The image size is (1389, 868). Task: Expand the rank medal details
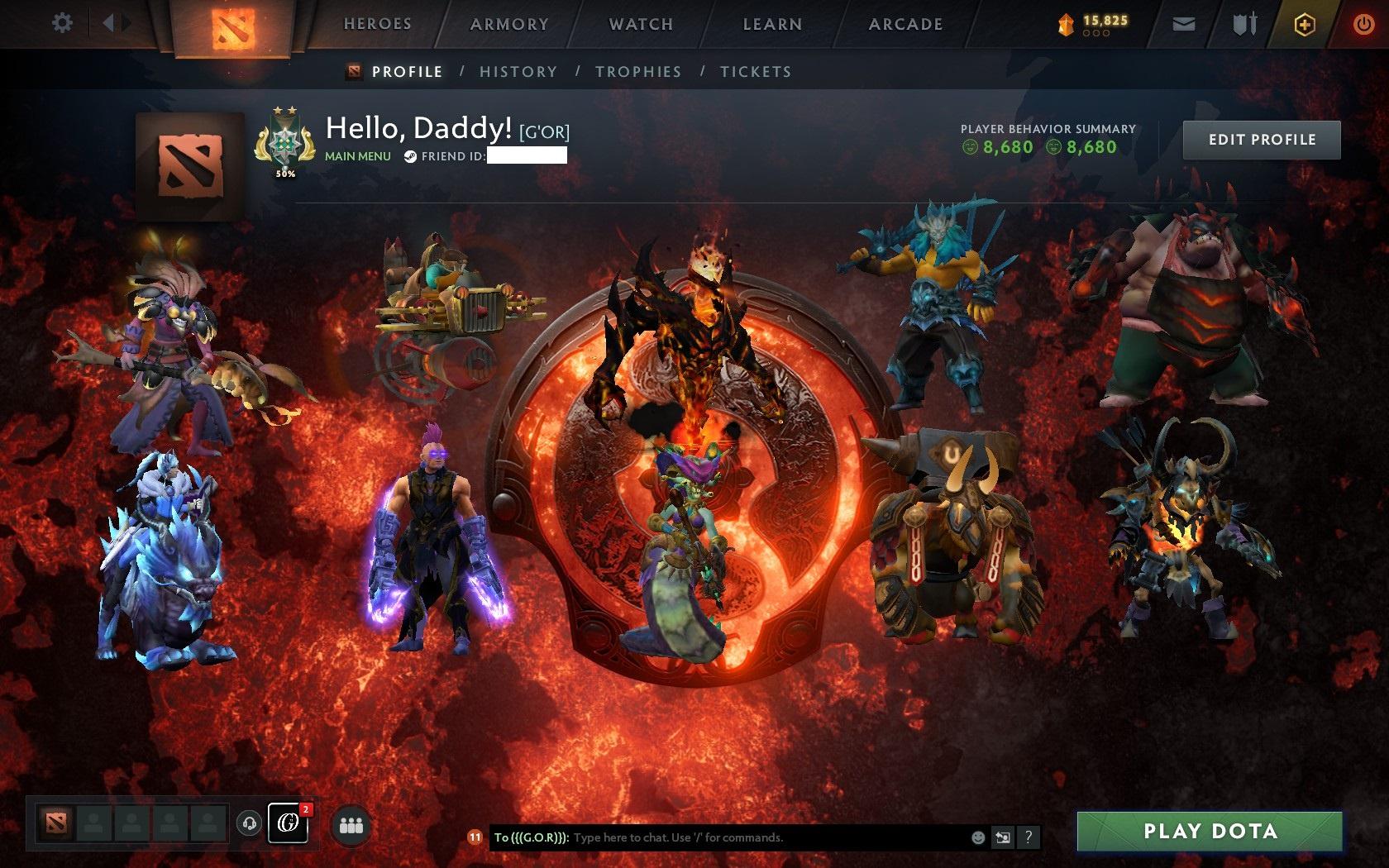285,142
